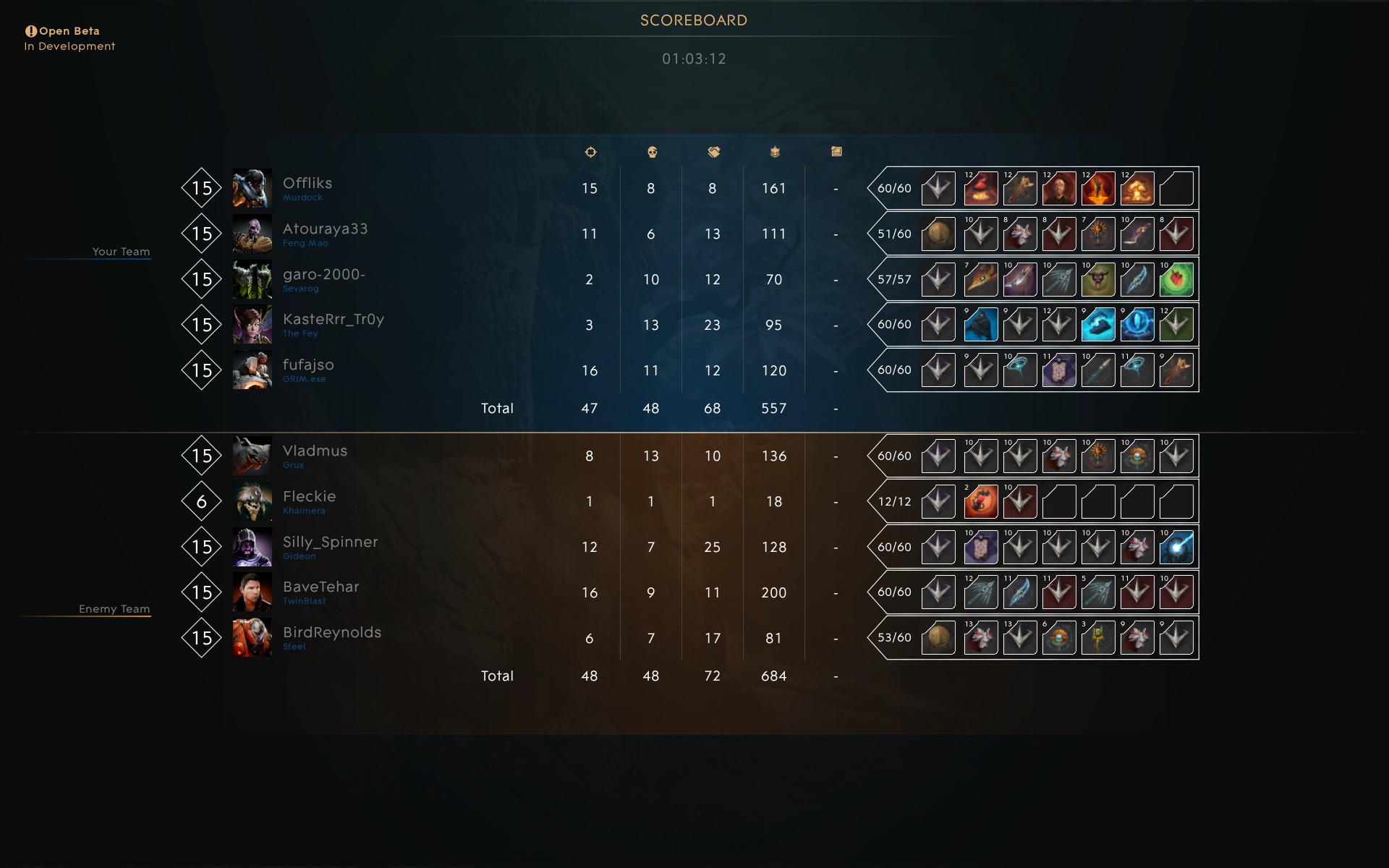Select the Offliks player row

(307, 184)
